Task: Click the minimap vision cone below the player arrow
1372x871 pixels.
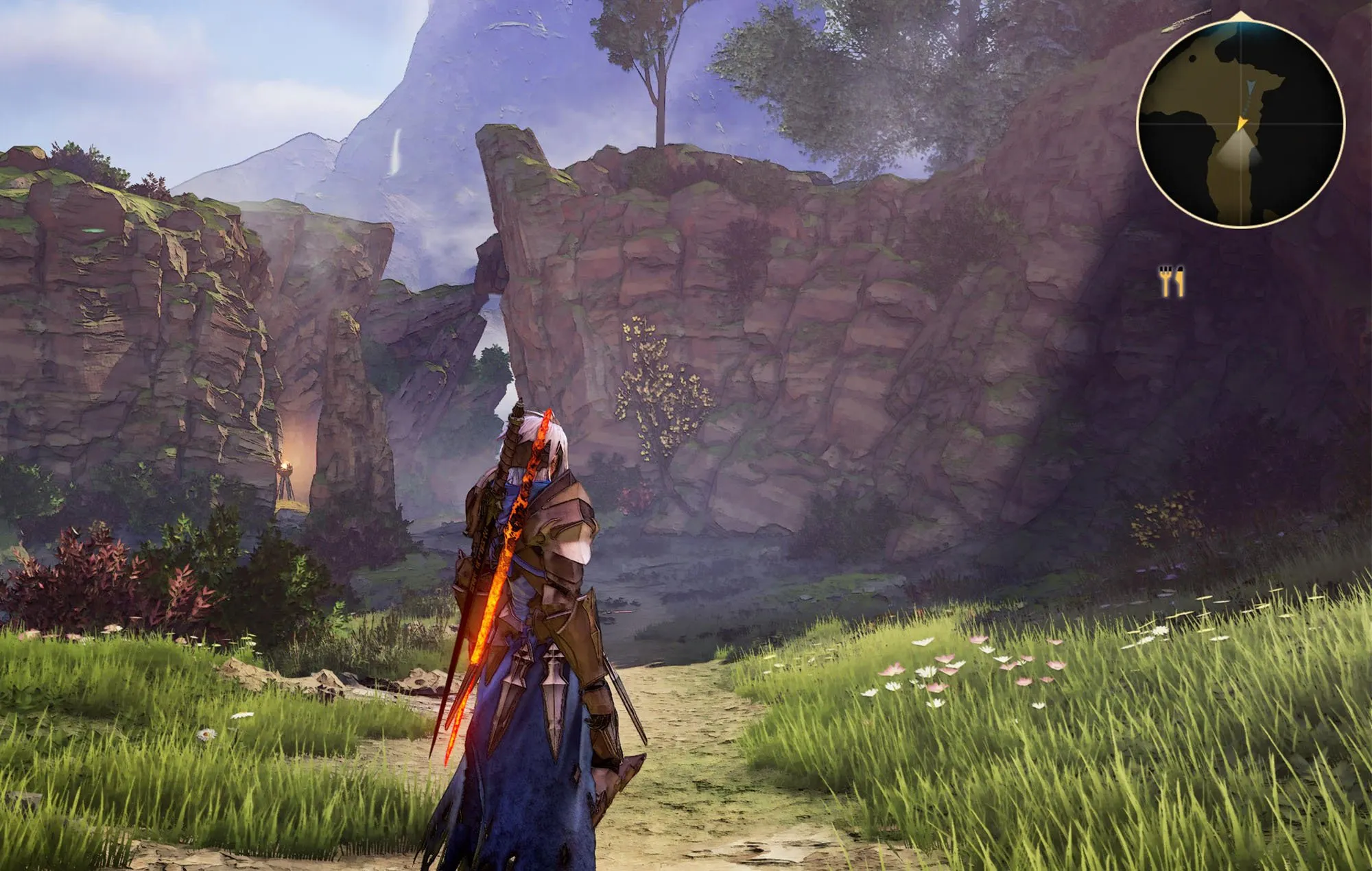Action: pyautogui.click(x=1240, y=150)
